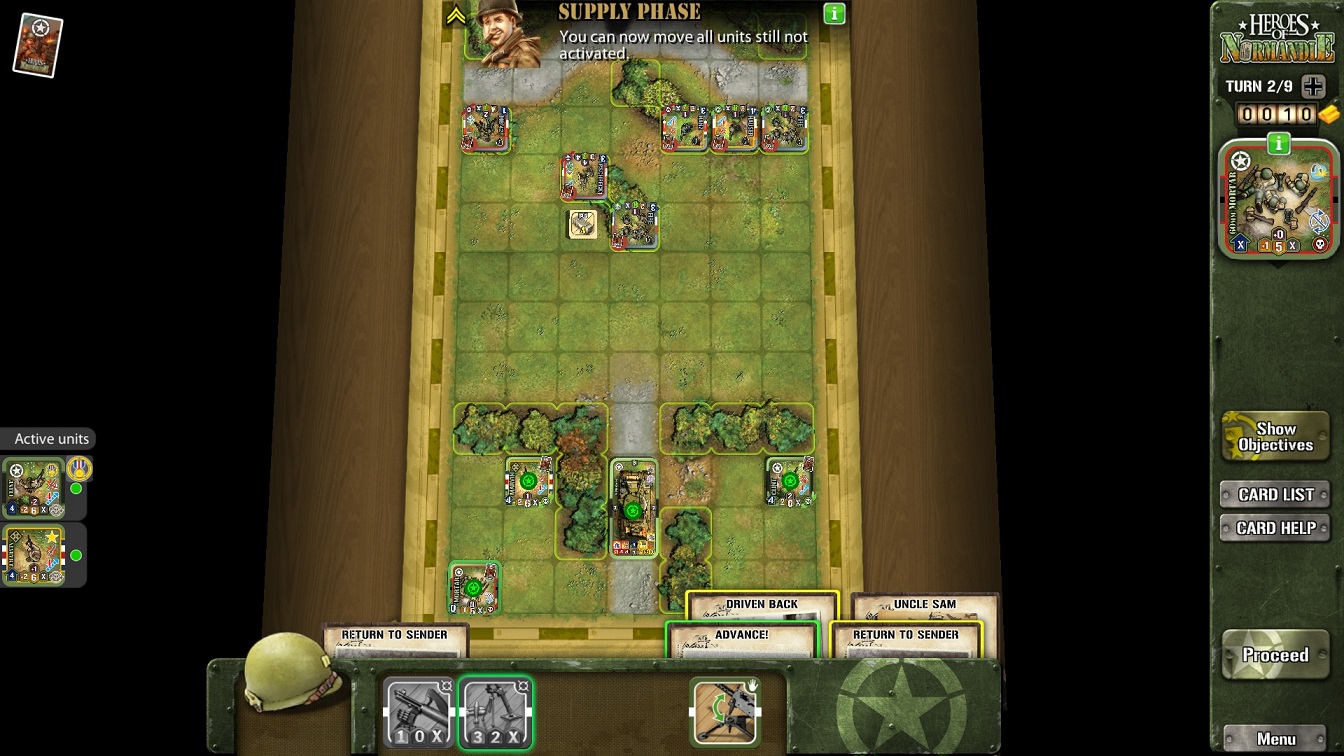Select the medal-marked unit in Active units
The height and width of the screenshot is (756, 1344).
34,488
